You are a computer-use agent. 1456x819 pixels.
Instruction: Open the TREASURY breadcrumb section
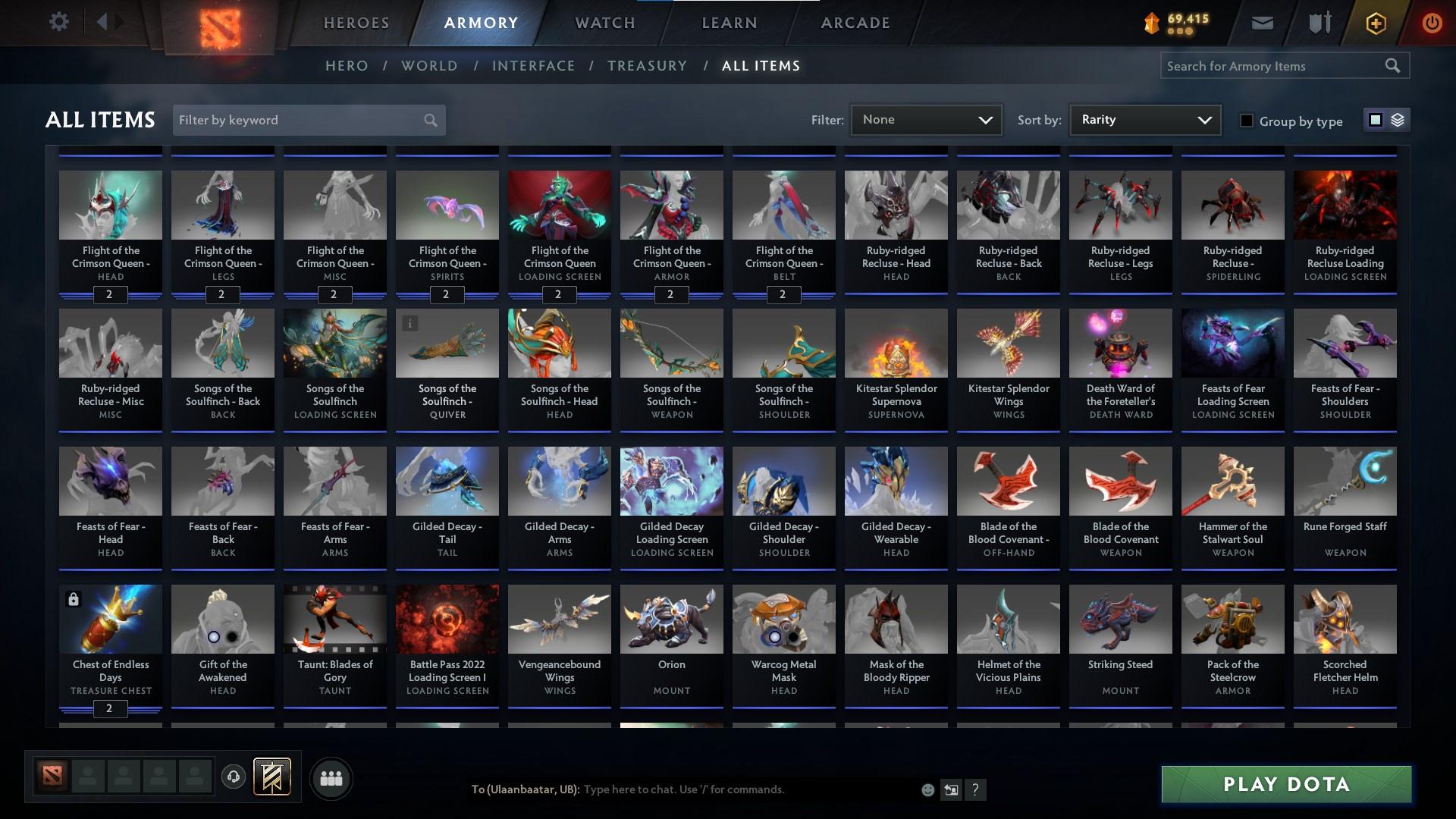(x=647, y=66)
